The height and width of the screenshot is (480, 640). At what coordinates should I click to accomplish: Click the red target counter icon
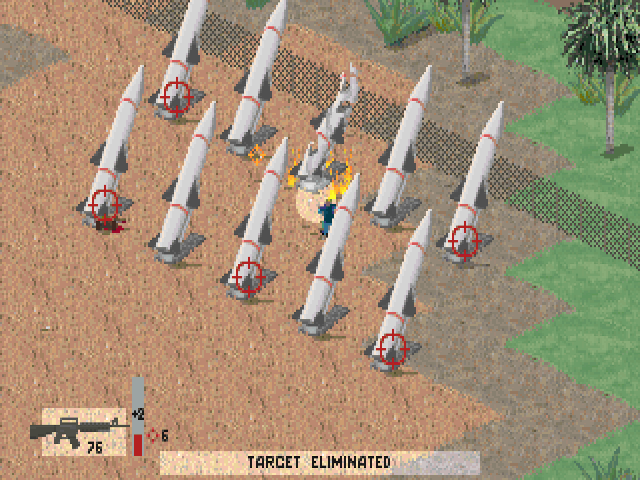coord(152,435)
